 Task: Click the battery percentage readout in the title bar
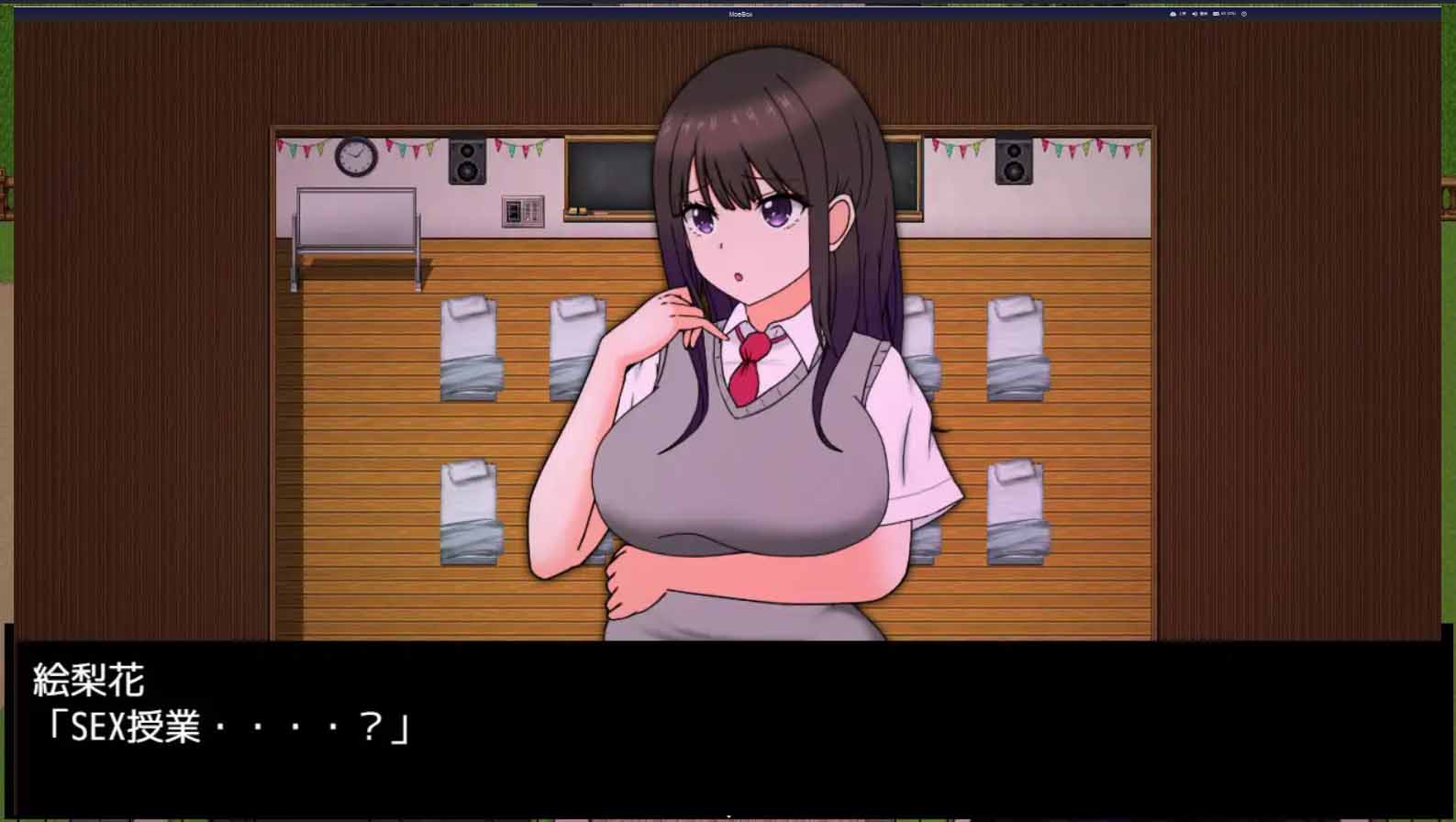tap(1229, 14)
